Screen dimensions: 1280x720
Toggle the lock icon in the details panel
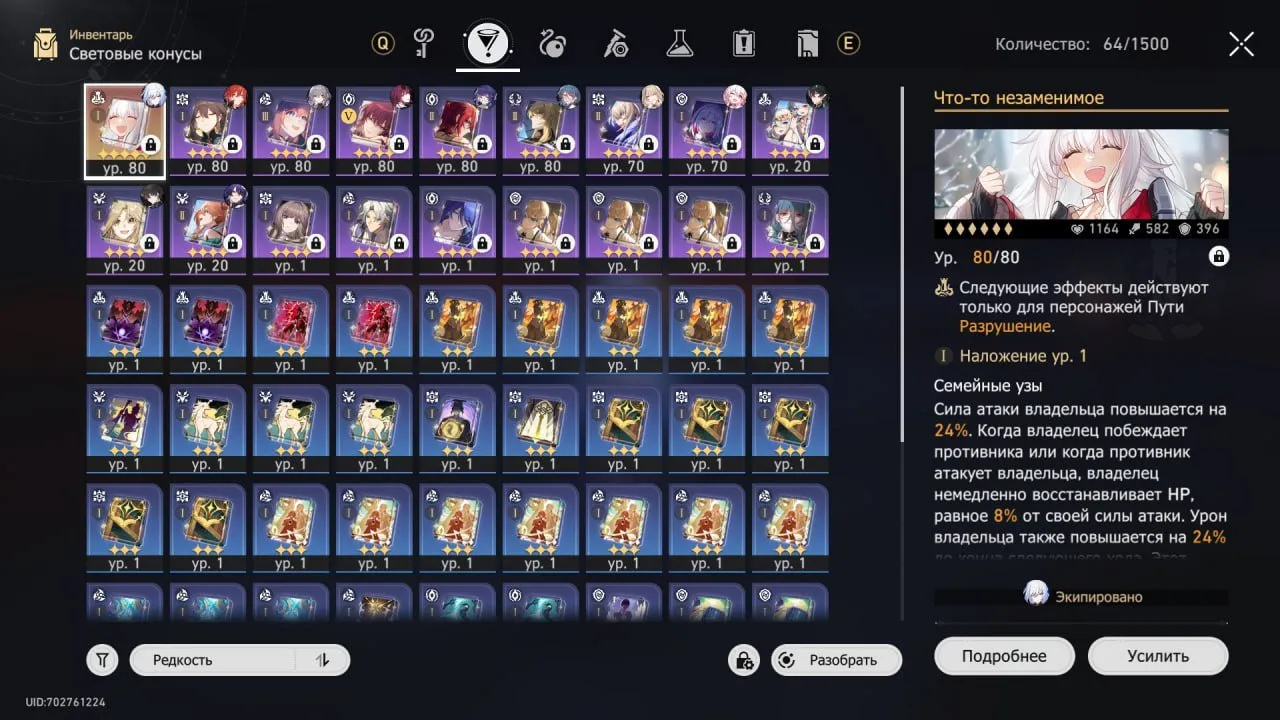click(x=1219, y=257)
